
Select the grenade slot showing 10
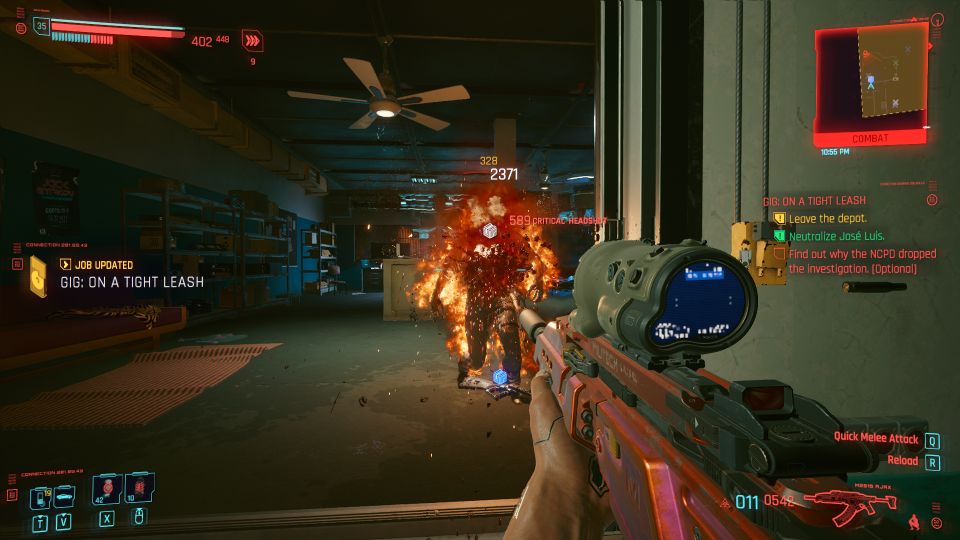coord(139,490)
